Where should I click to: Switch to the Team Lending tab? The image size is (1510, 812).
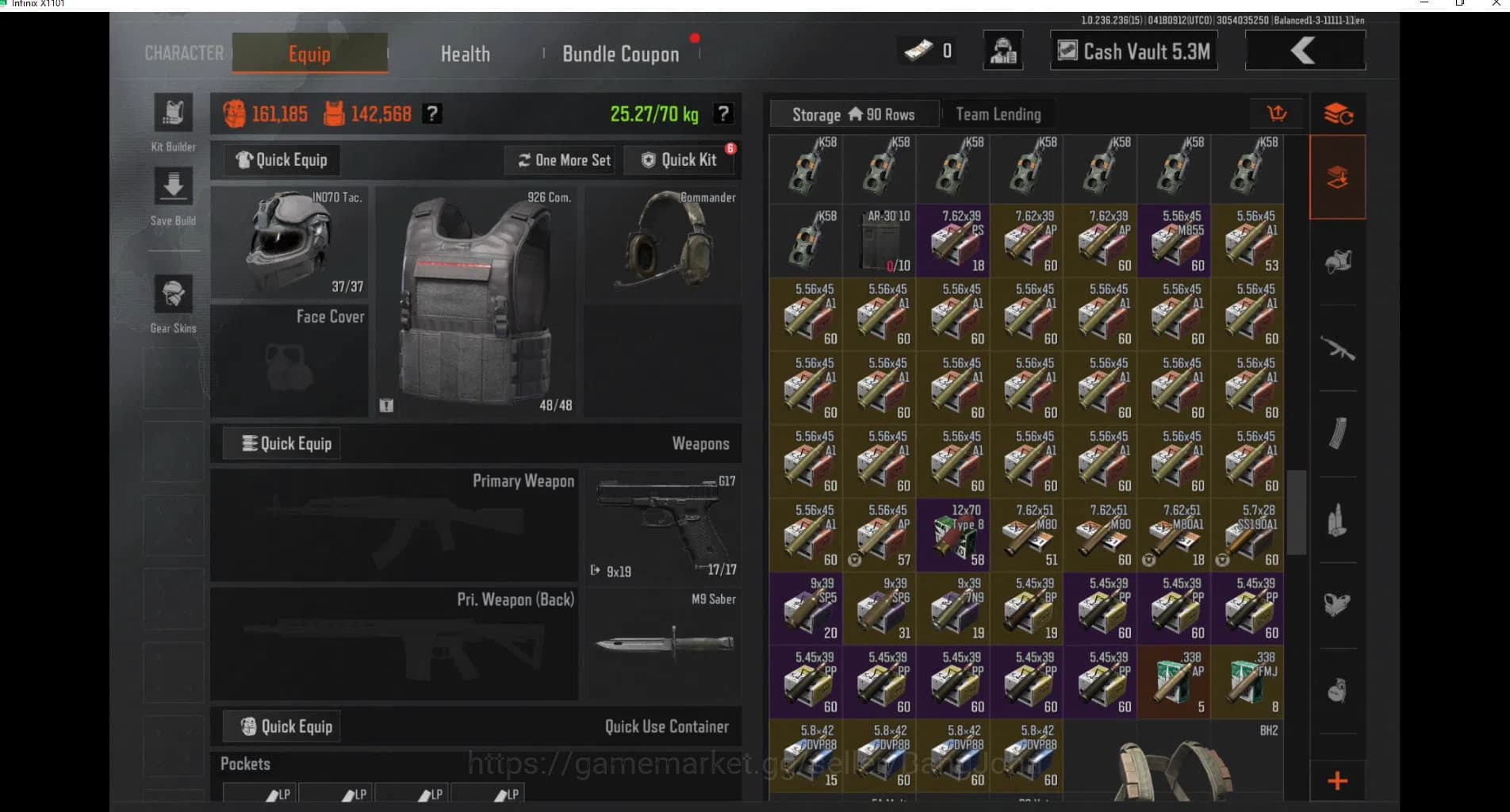coord(998,114)
